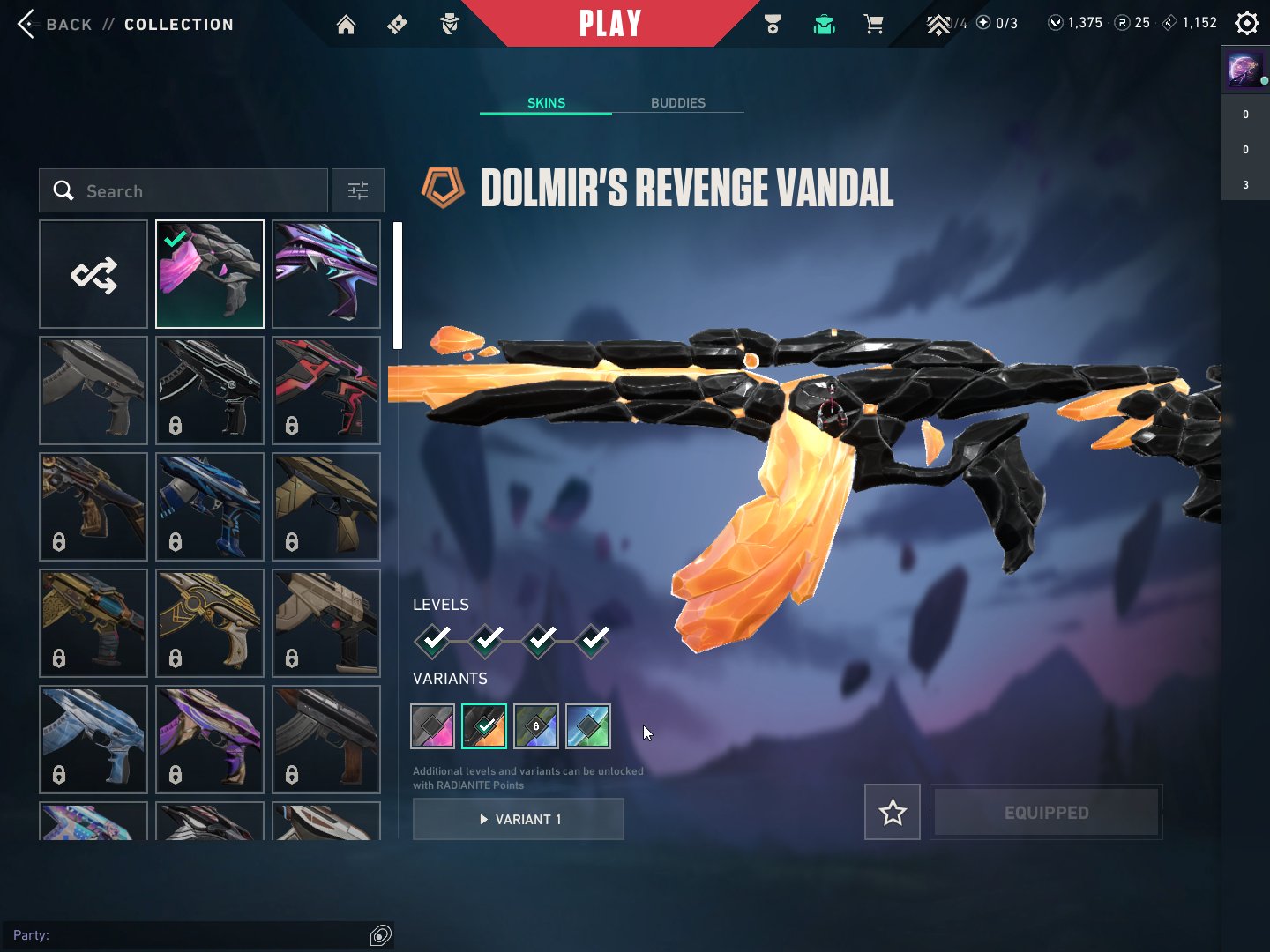This screenshot has height=952, width=1270.
Task: Open the settings gear
Action: coord(1246,23)
